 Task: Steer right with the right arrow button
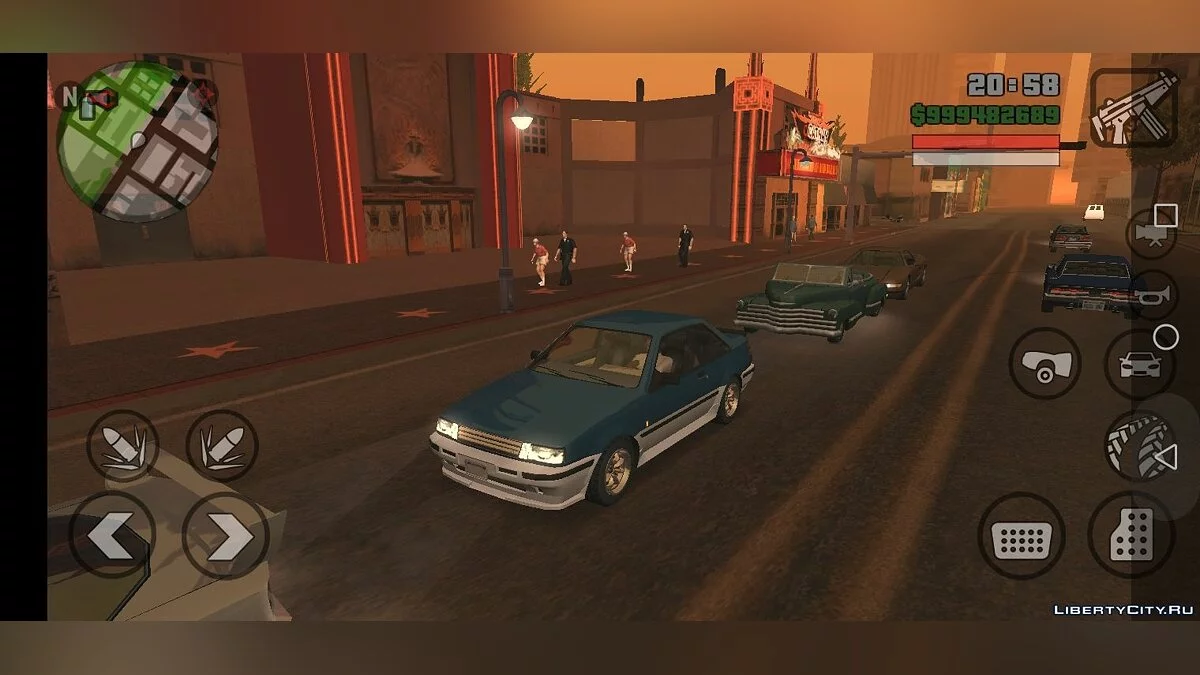(x=225, y=537)
